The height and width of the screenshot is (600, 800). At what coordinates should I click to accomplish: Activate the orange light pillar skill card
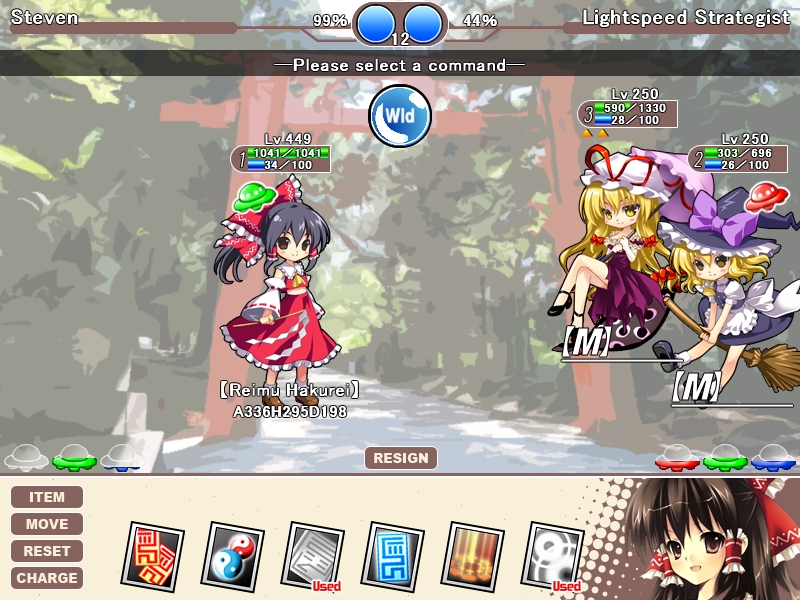(x=472, y=555)
